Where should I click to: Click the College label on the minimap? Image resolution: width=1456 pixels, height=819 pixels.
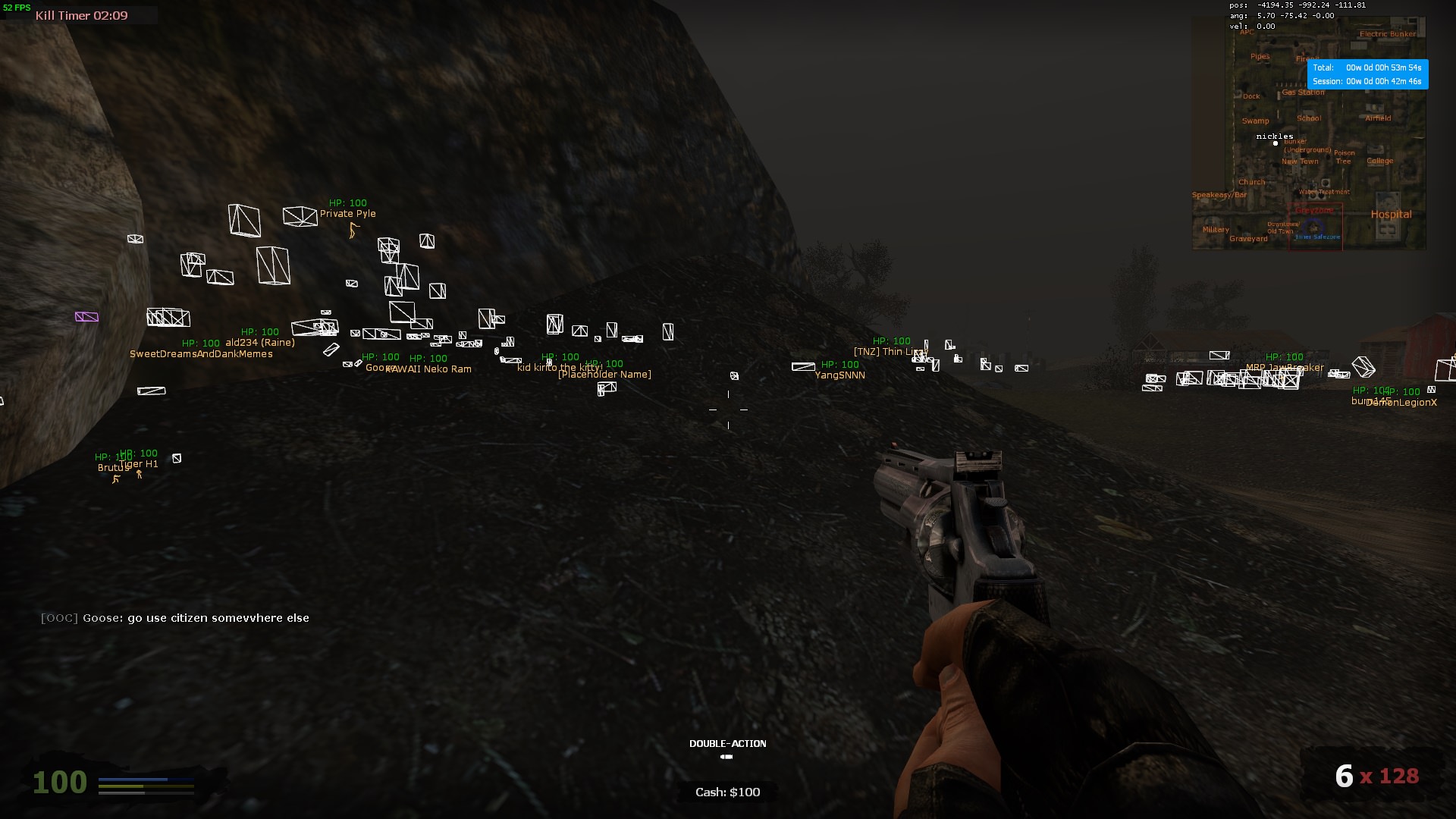coord(1379,161)
